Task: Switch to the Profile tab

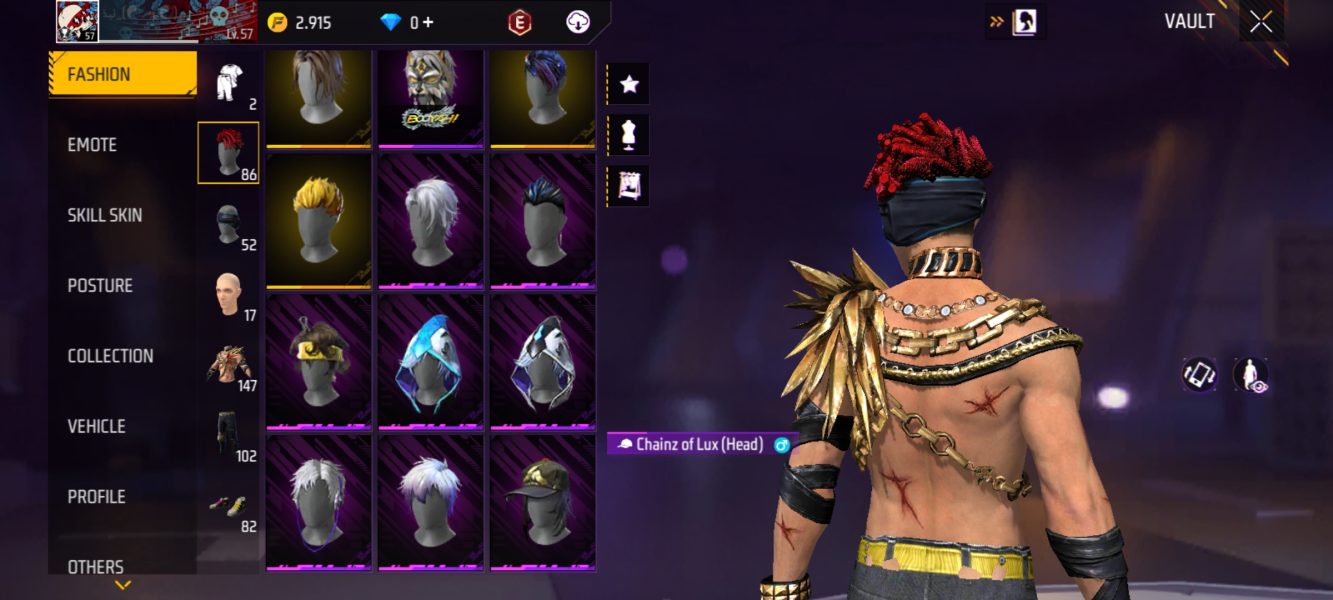Action: point(96,497)
